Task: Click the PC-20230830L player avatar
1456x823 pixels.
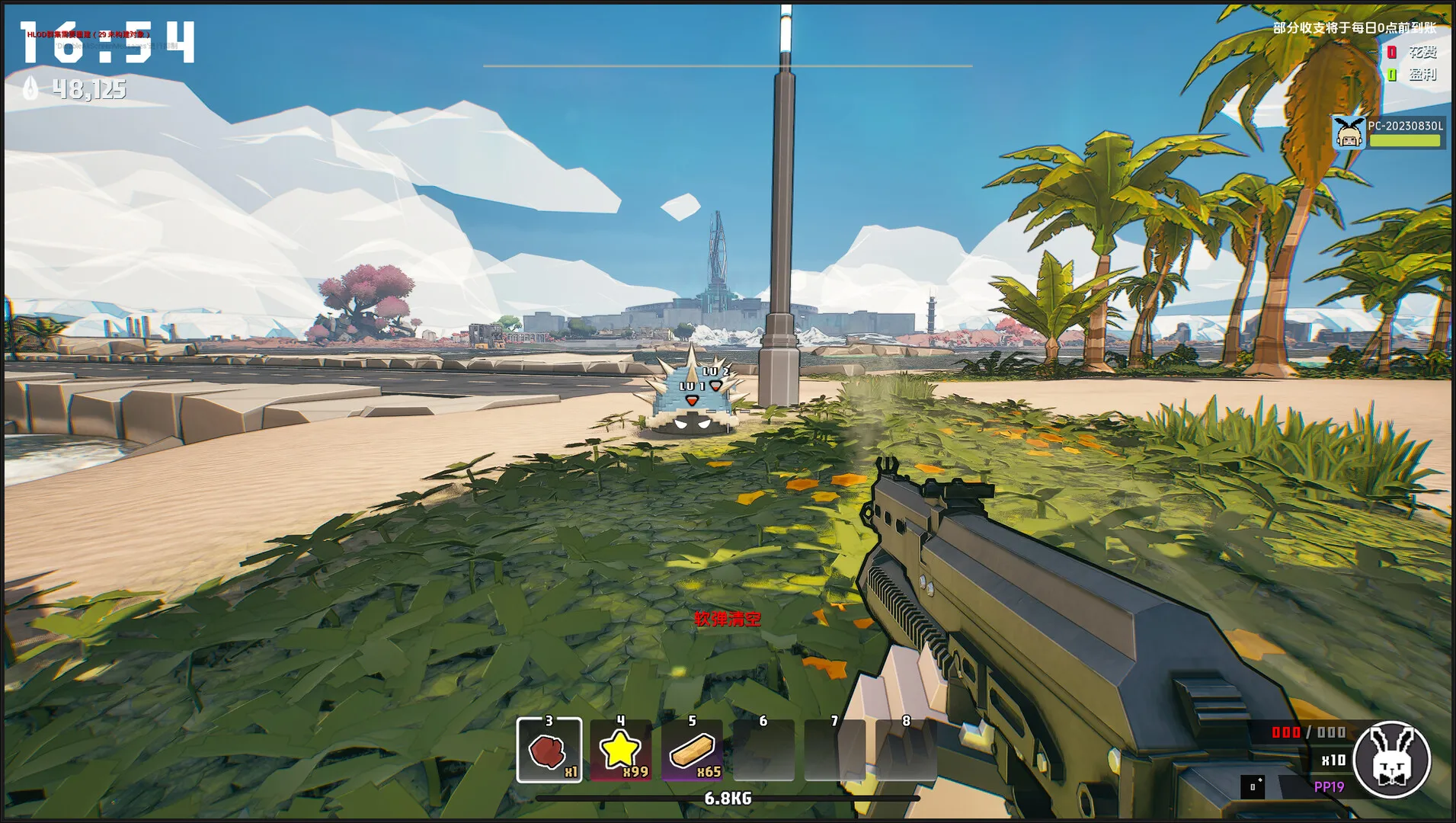Action: coord(1349,133)
